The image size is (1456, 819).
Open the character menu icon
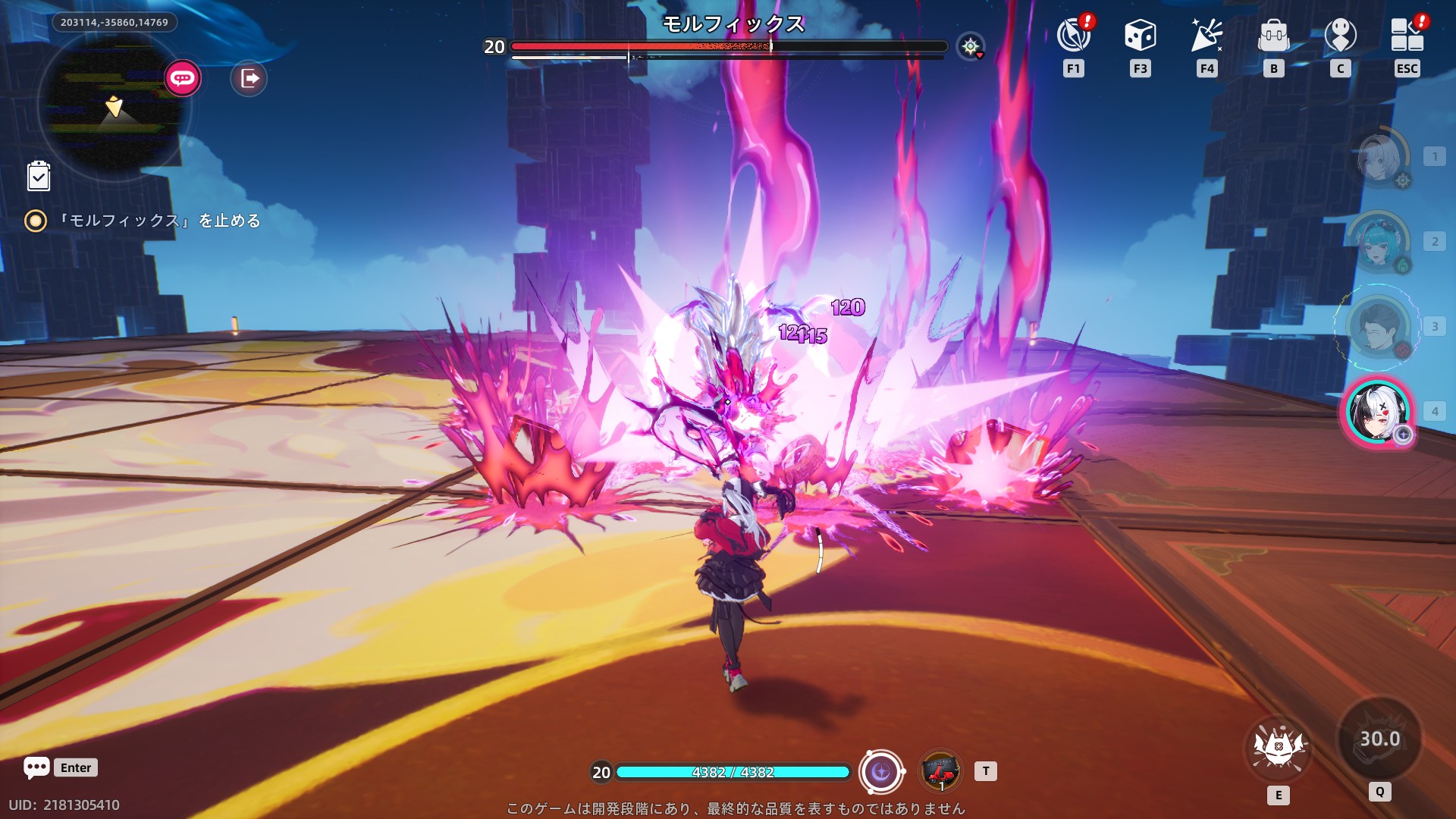pyautogui.click(x=1340, y=36)
